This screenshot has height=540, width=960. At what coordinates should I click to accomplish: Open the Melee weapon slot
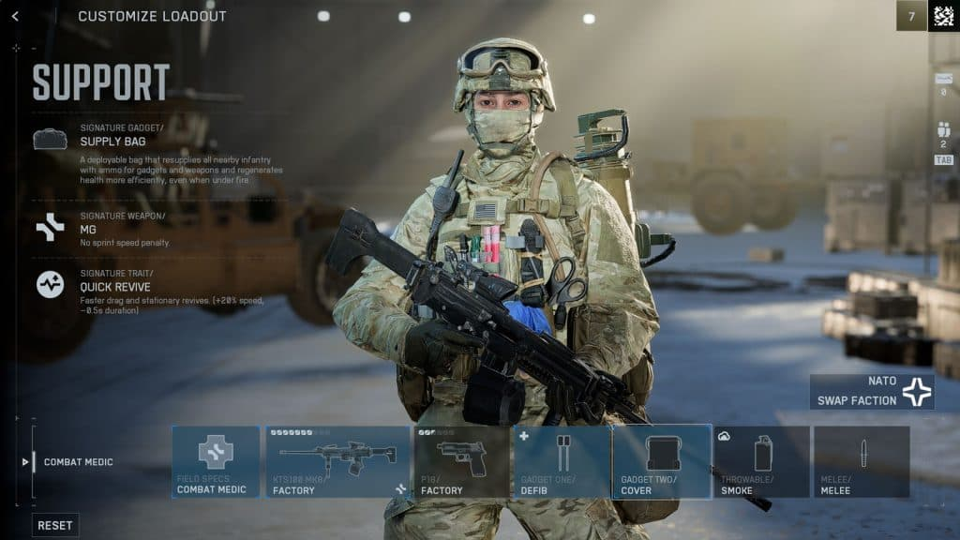pyautogui.click(x=861, y=462)
